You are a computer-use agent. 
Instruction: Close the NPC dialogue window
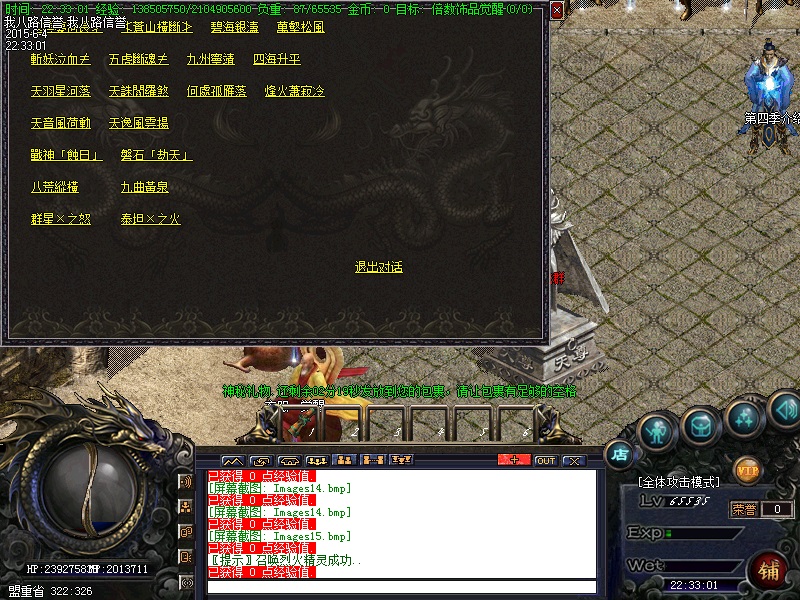[x=556, y=10]
